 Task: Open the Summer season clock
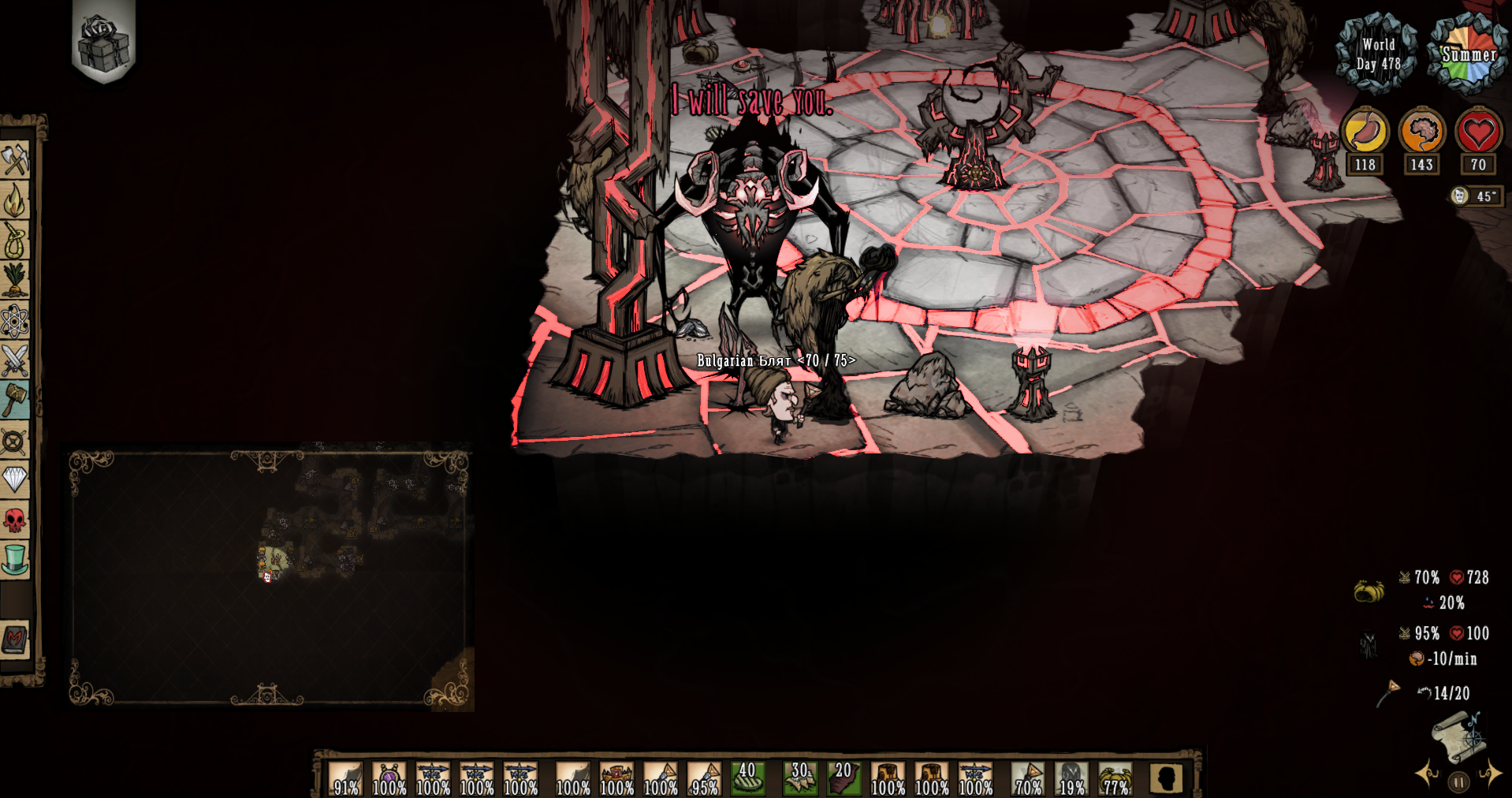pos(1468,54)
